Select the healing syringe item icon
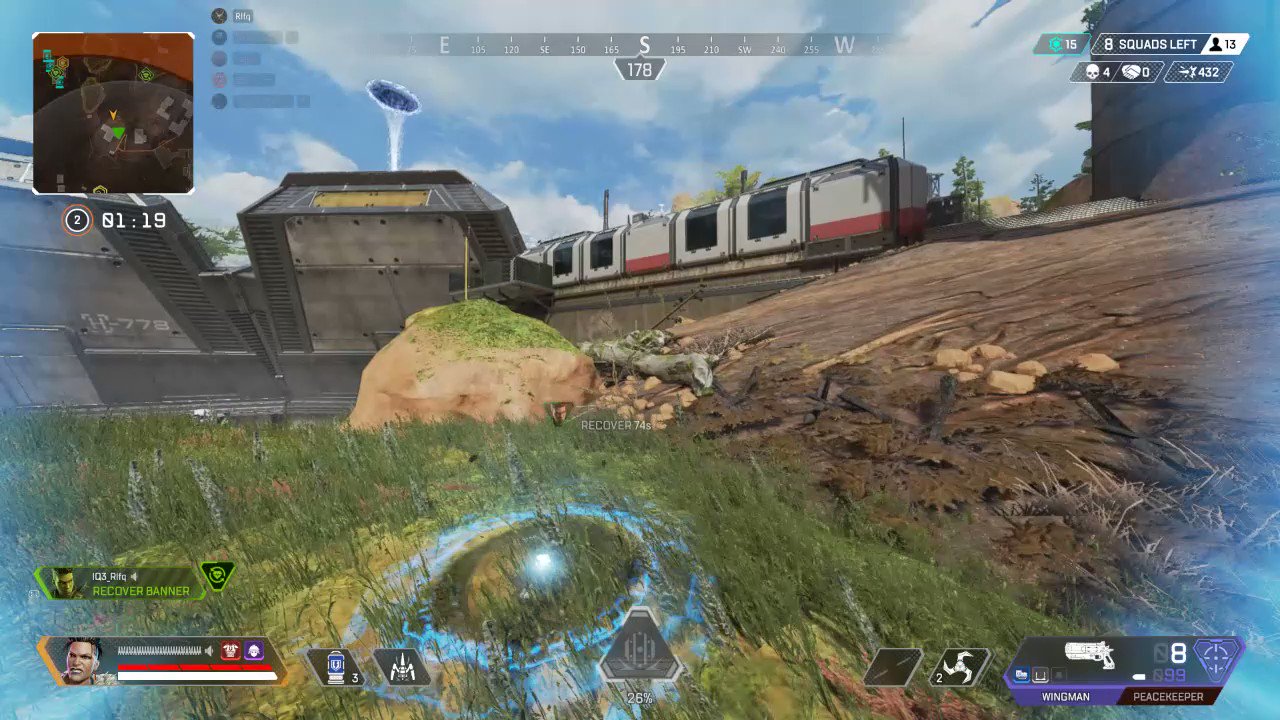Viewport: 1280px width, 720px height. pyautogui.click(x=336, y=665)
